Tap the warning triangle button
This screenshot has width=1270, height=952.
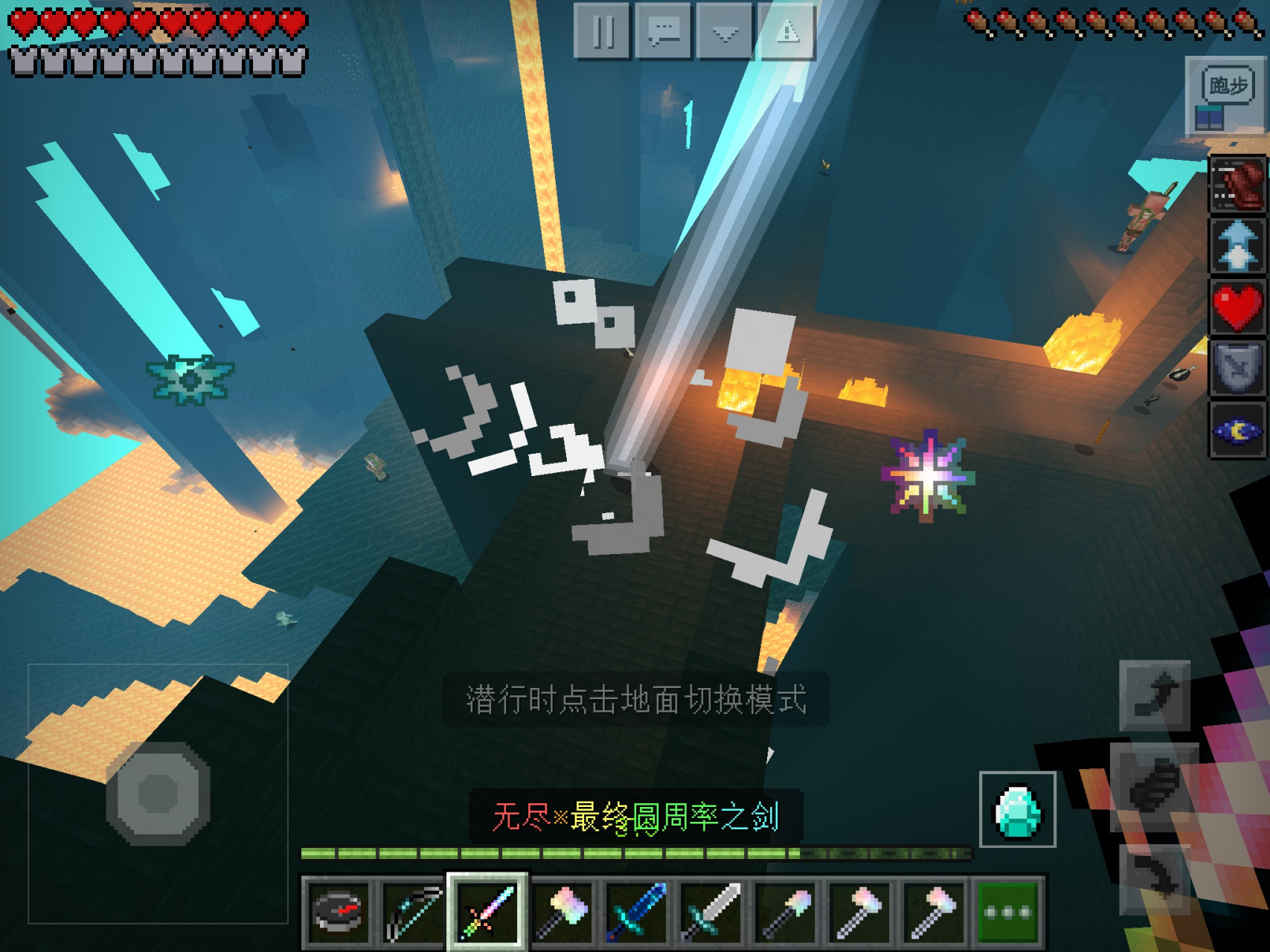[786, 32]
